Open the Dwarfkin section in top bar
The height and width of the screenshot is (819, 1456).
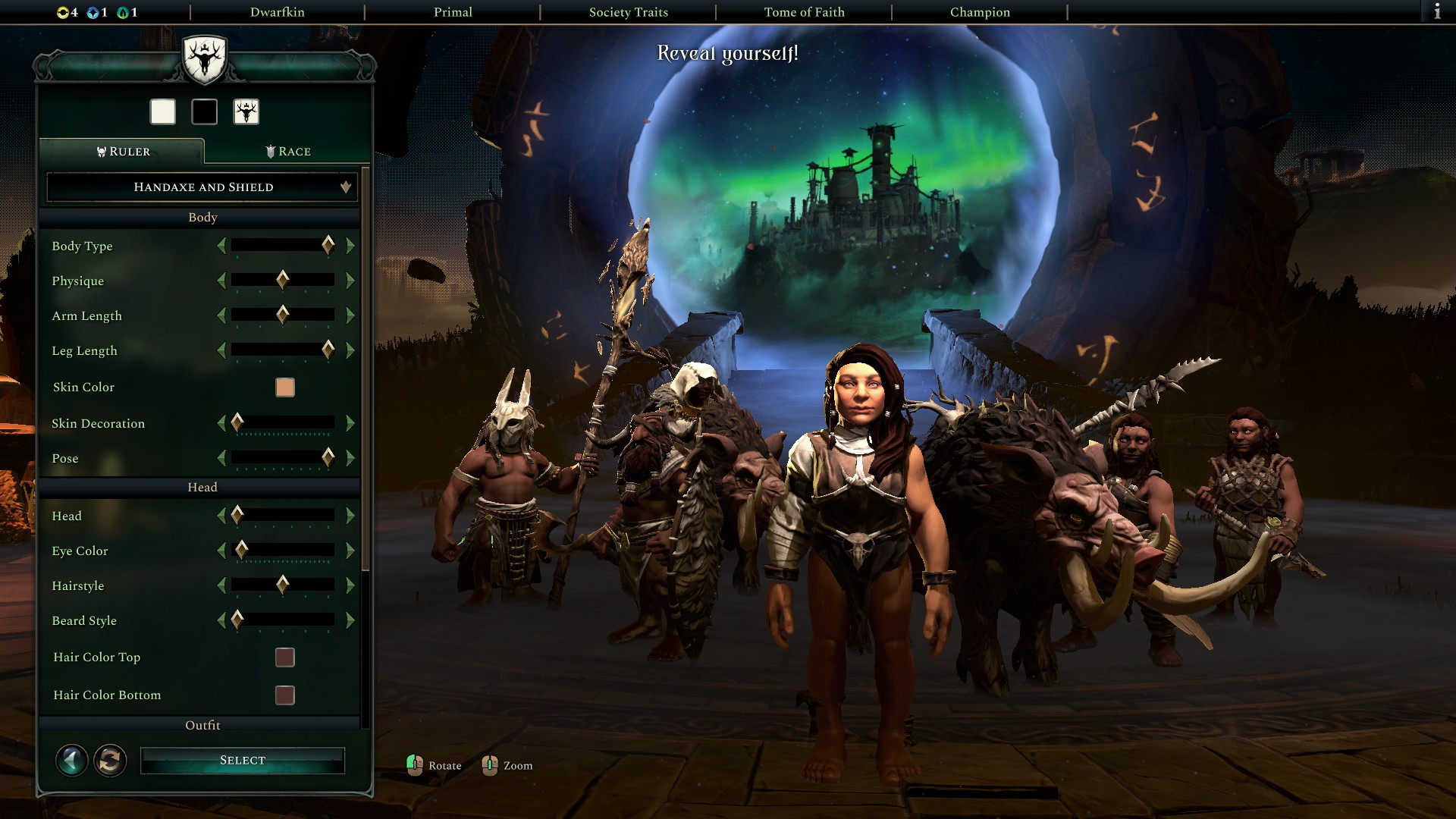(x=277, y=12)
